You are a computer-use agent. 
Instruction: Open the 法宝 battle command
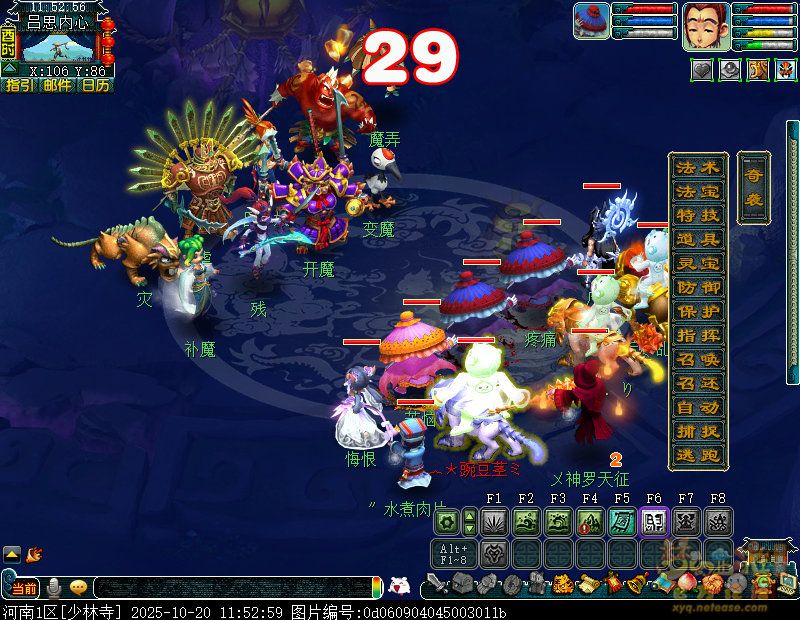click(x=697, y=191)
